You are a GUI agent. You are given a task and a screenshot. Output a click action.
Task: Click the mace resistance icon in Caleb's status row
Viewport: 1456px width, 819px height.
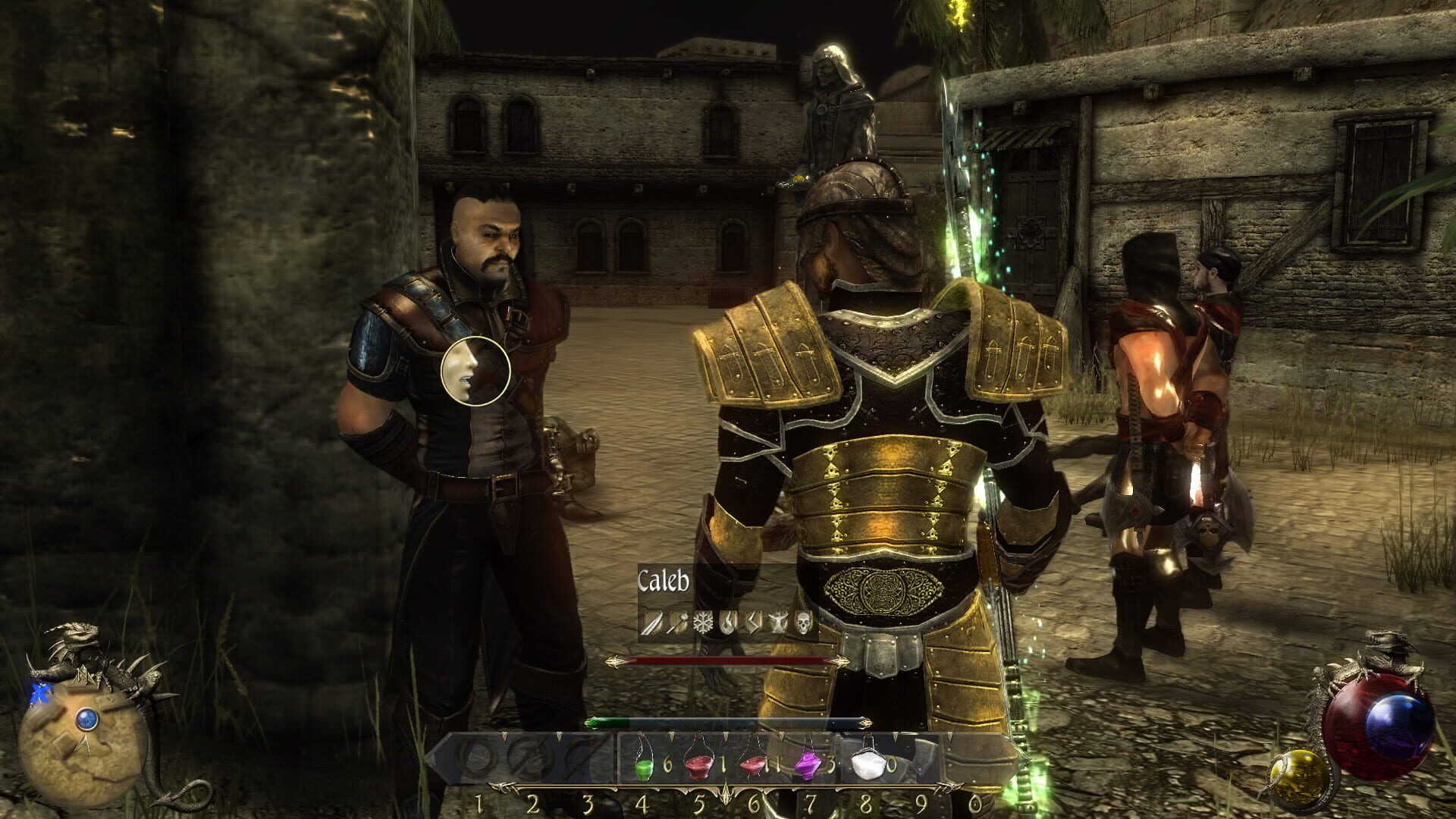[x=677, y=623]
